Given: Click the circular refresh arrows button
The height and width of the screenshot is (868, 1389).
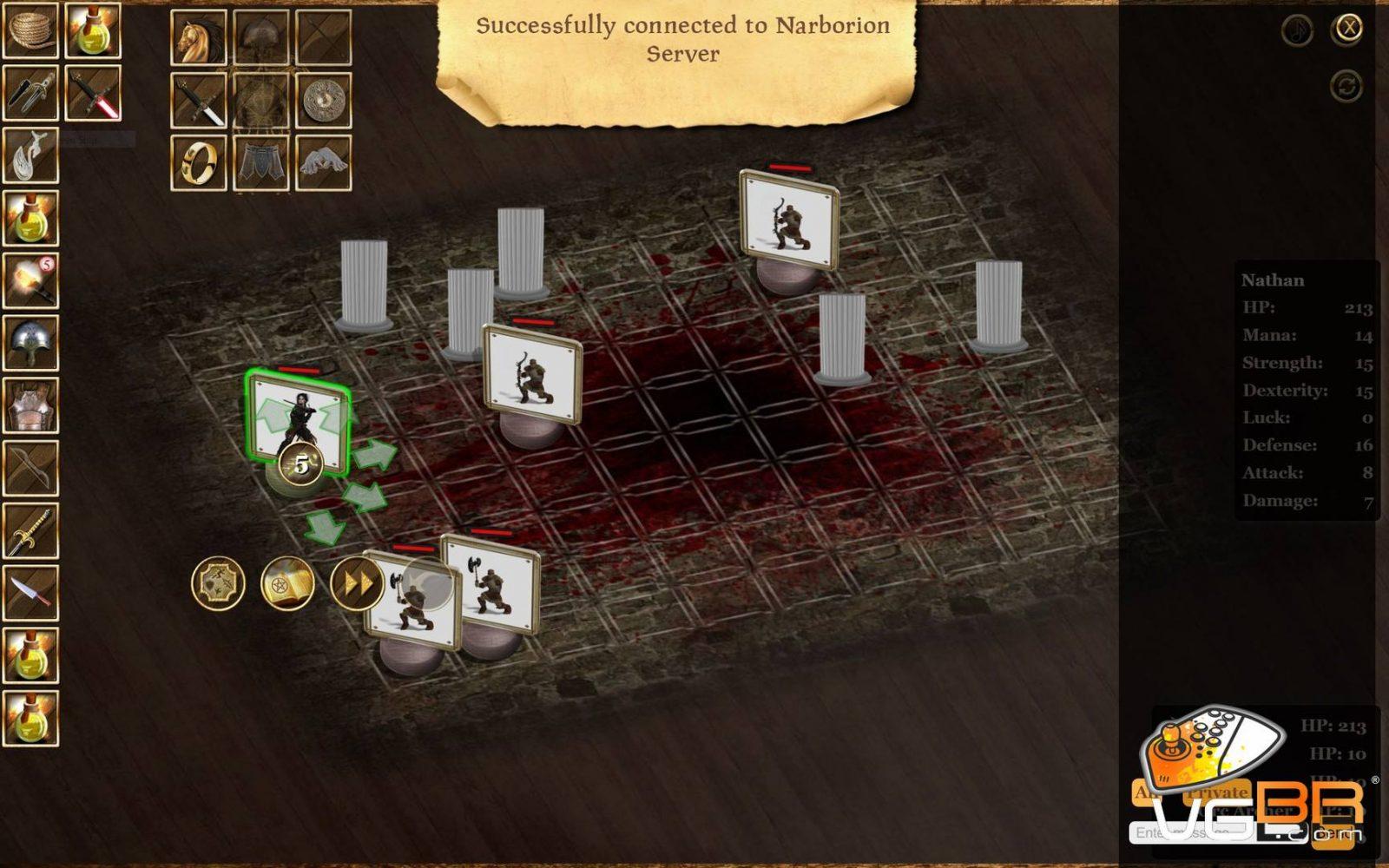Looking at the screenshot, I should (x=1346, y=86).
